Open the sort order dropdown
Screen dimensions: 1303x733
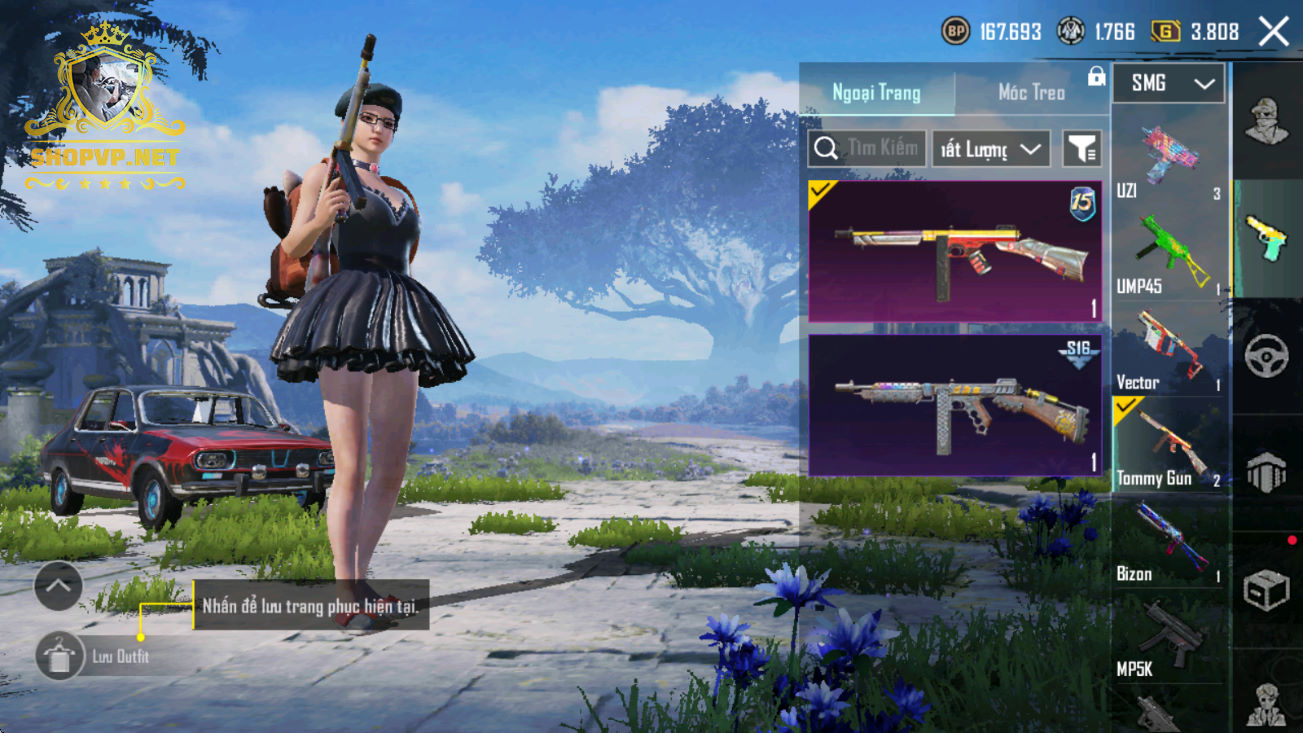[990, 150]
